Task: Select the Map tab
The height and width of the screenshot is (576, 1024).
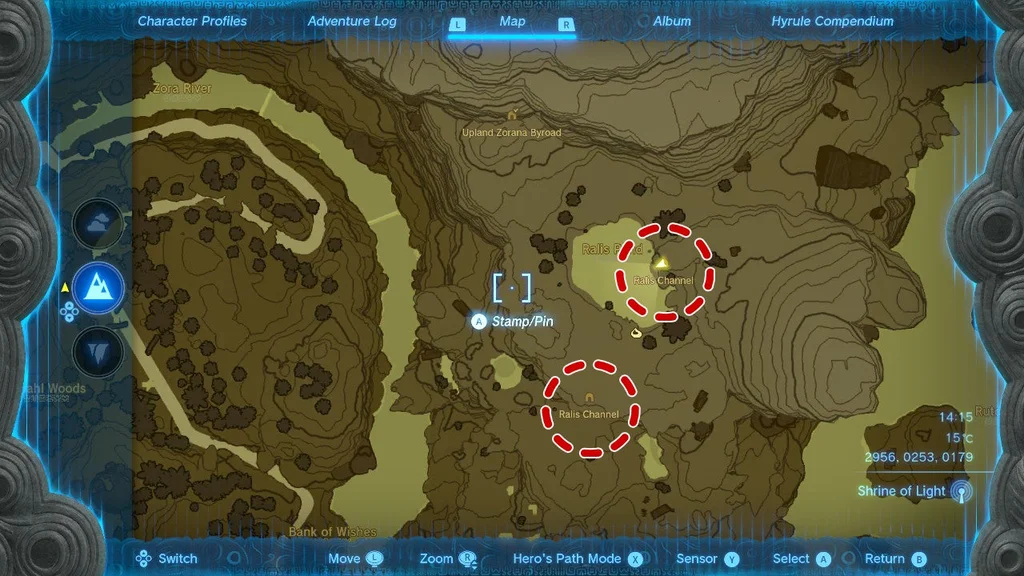Action: 512,21
